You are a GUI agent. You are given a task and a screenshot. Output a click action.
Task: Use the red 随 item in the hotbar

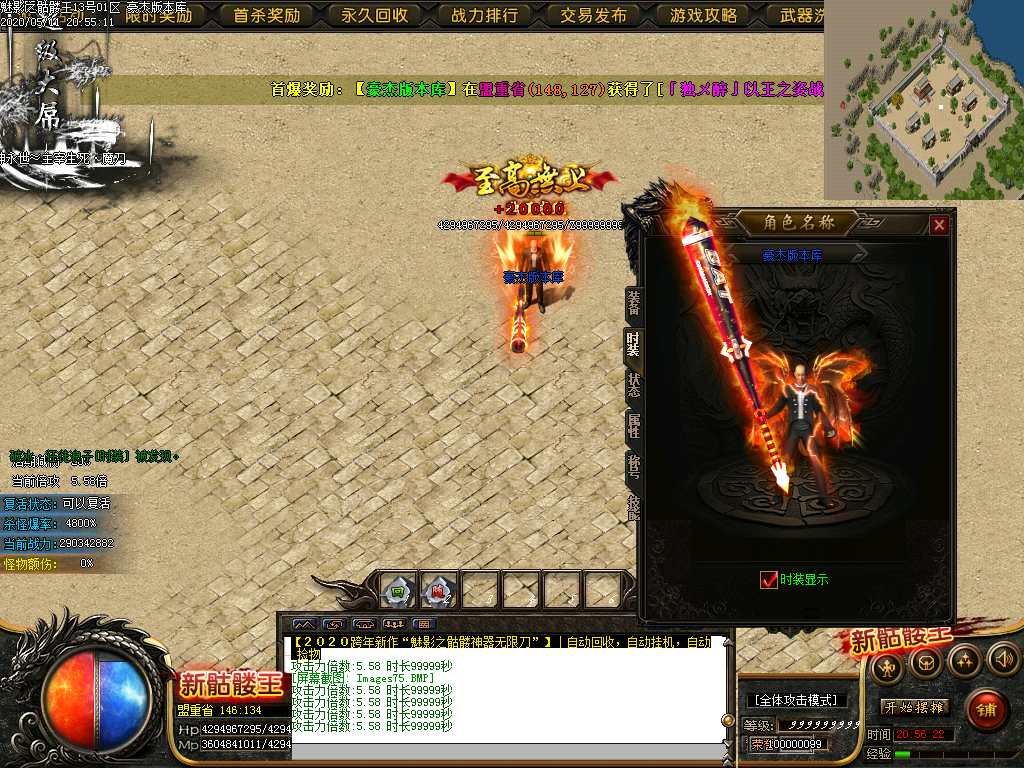439,591
